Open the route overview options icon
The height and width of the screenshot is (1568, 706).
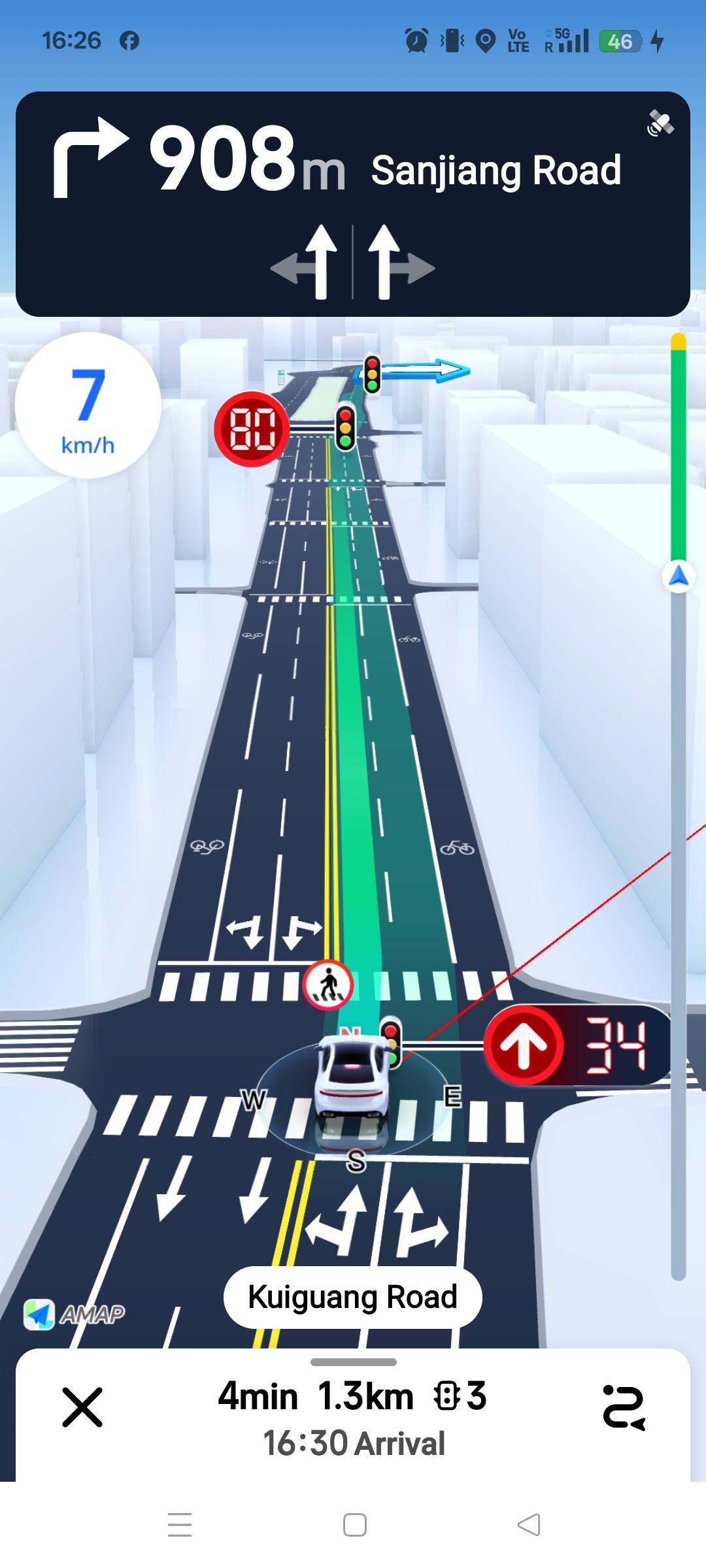624,1407
